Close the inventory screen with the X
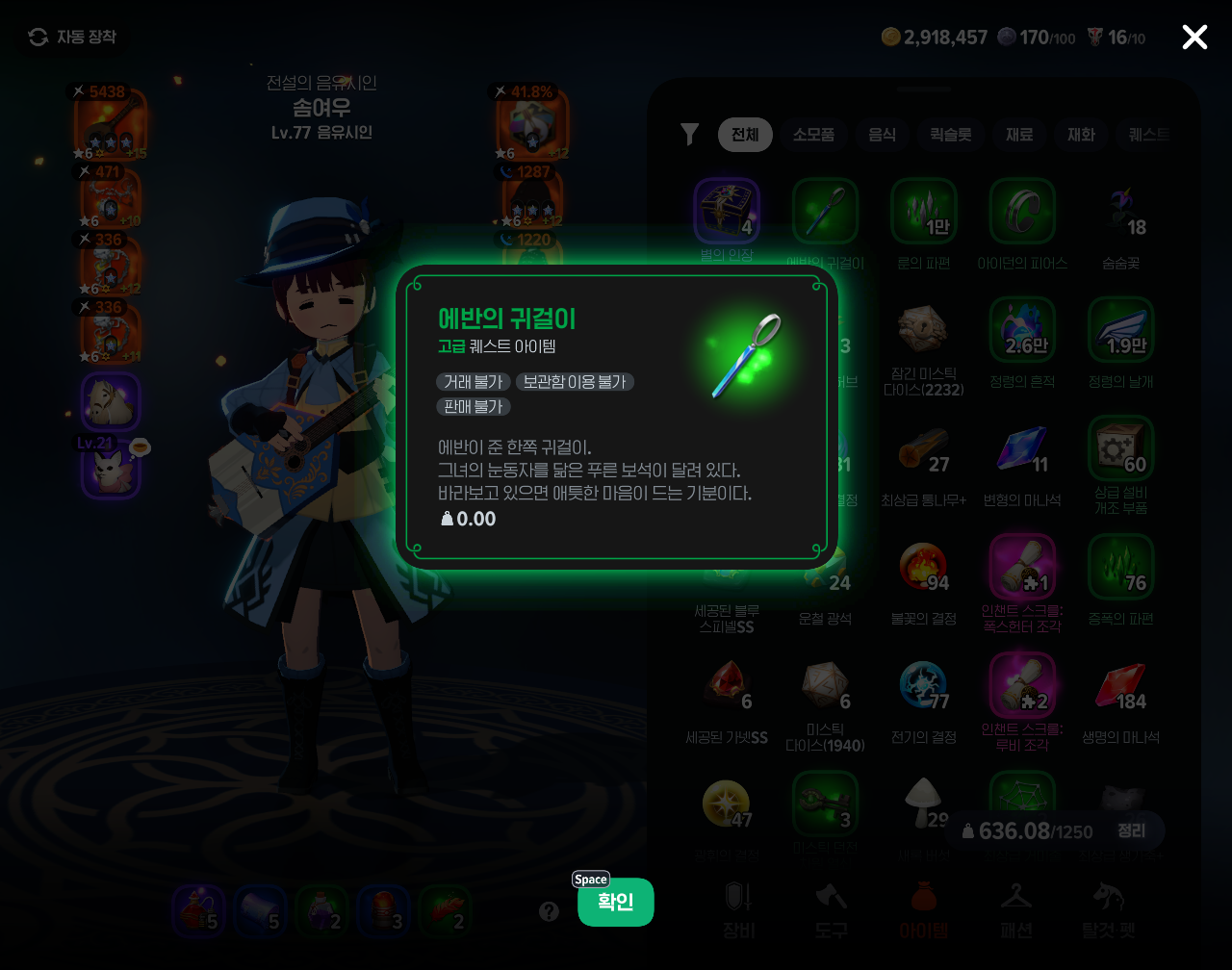Screen dimensions: 1232x970 coord(1194,38)
